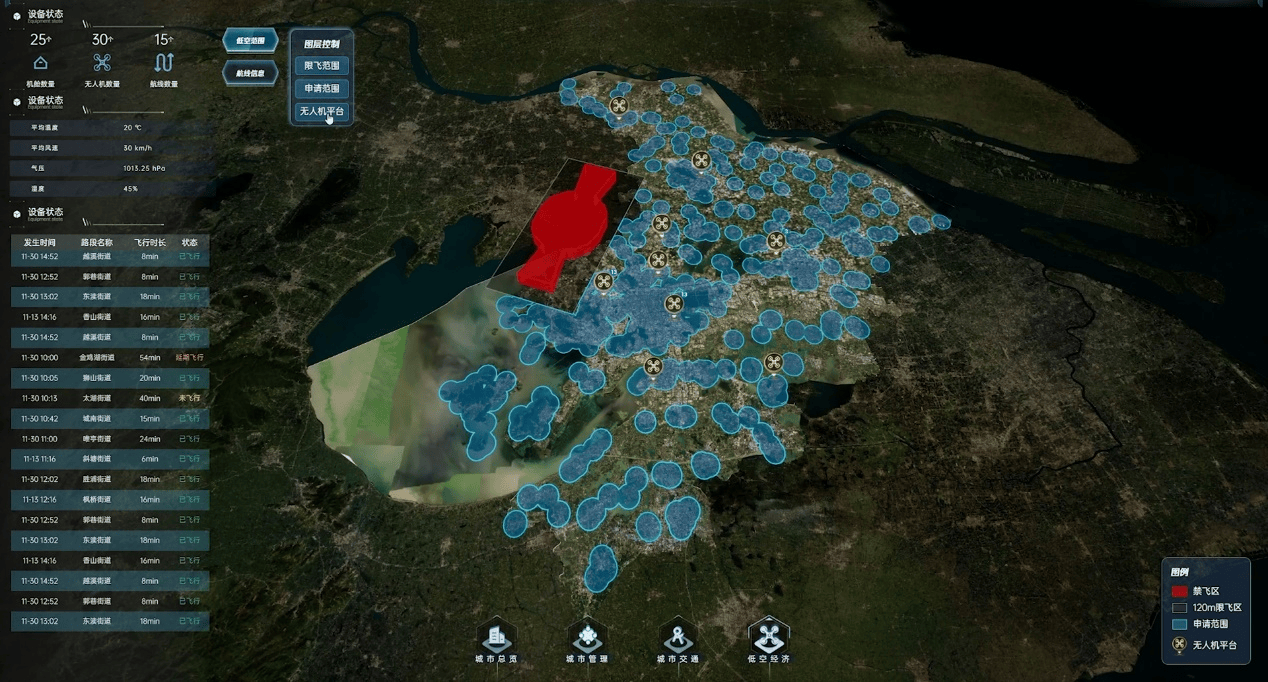Click the 太湖街道 40min flight row

pyautogui.click(x=110, y=398)
